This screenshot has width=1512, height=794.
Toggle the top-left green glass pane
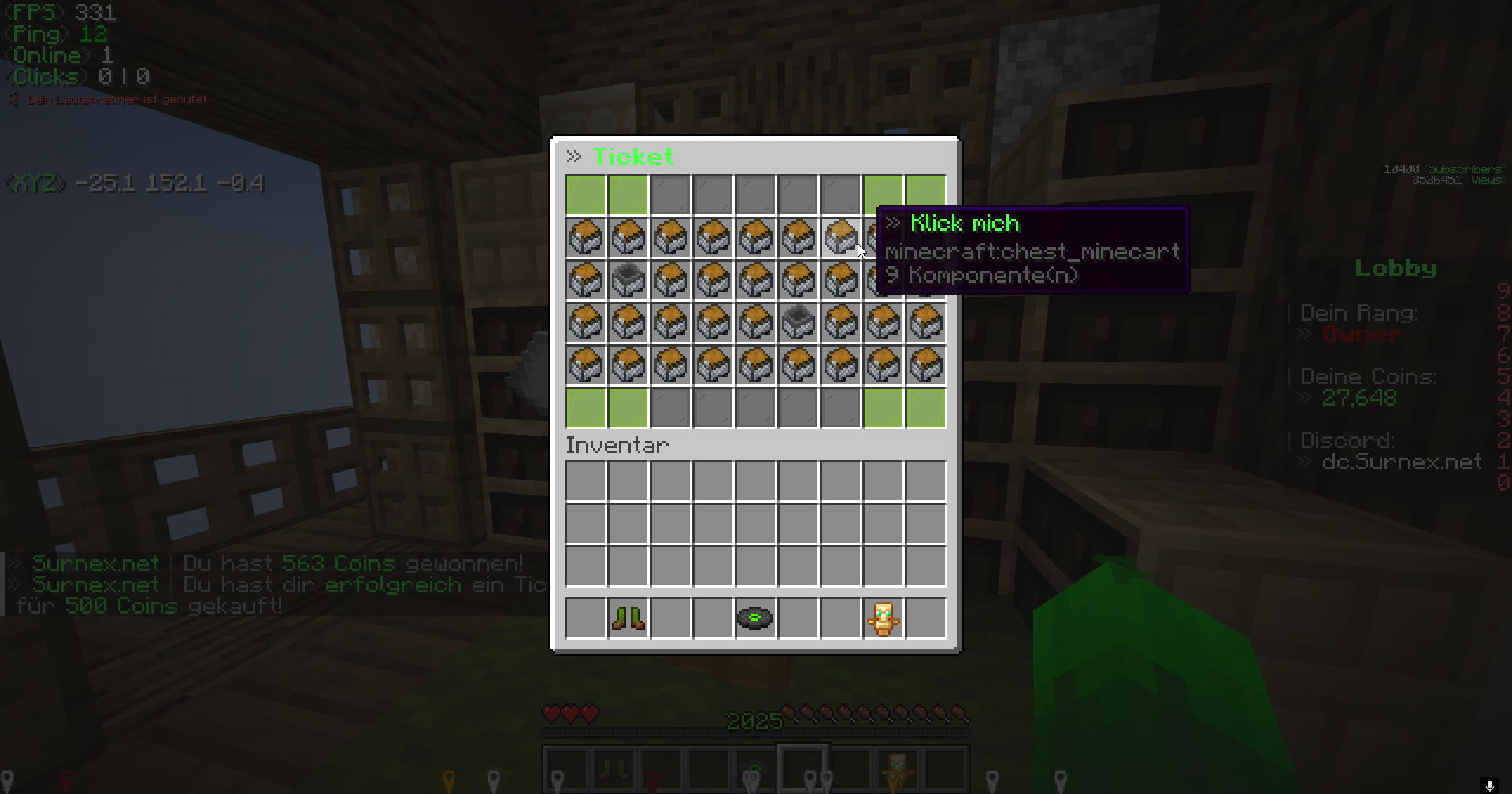585,195
